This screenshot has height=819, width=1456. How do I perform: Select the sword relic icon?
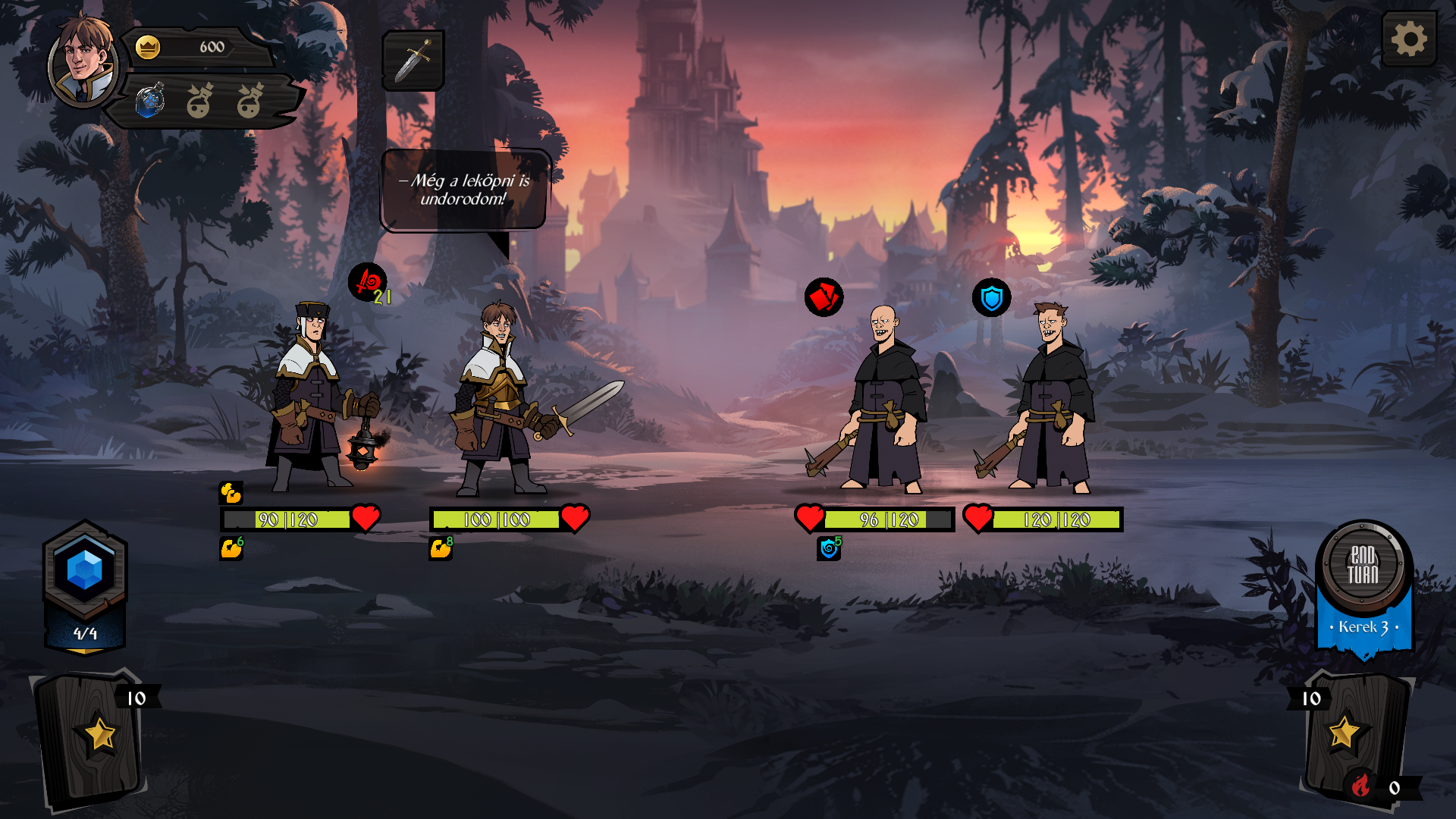coord(413,61)
